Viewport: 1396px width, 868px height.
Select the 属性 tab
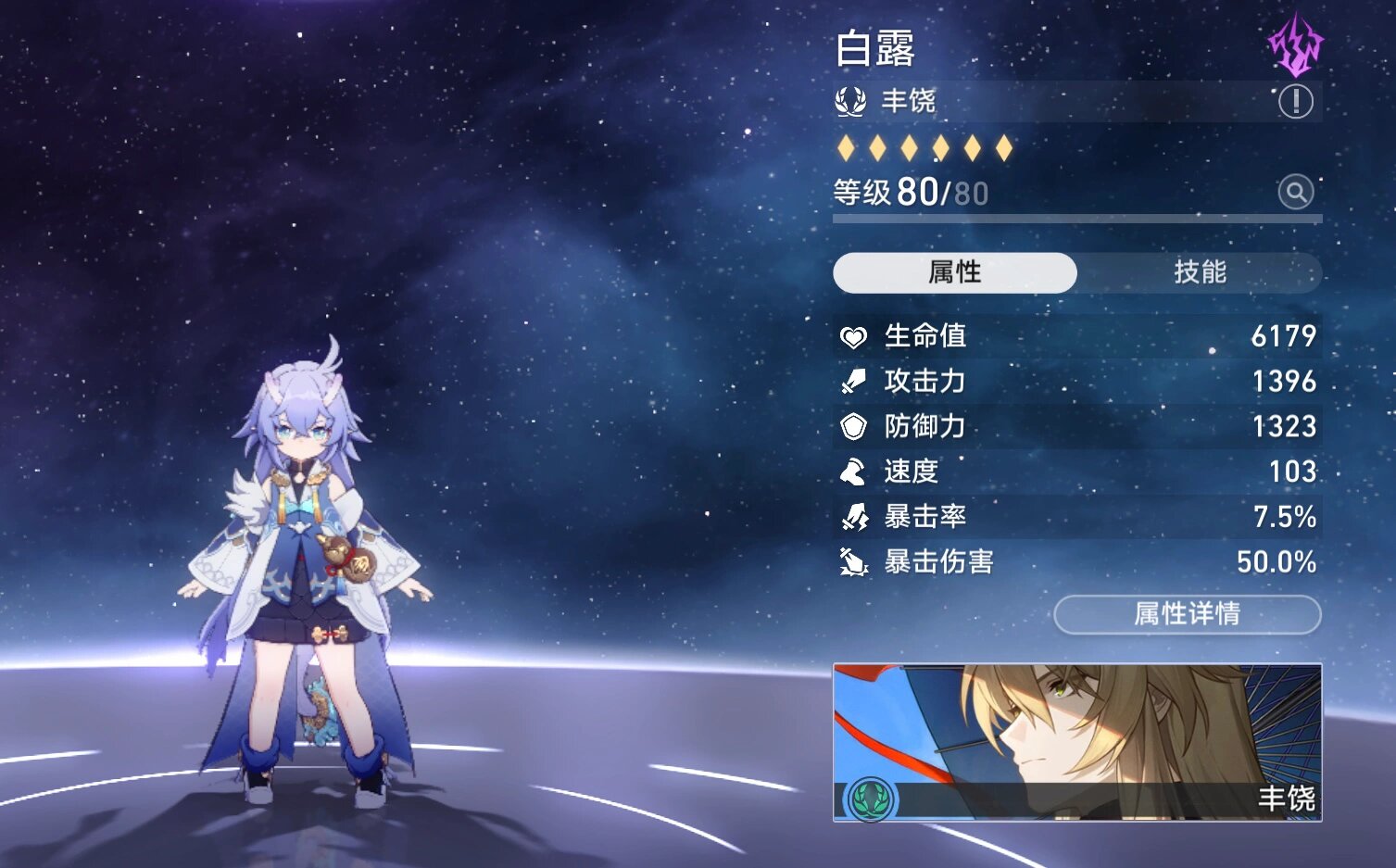coord(954,273)
